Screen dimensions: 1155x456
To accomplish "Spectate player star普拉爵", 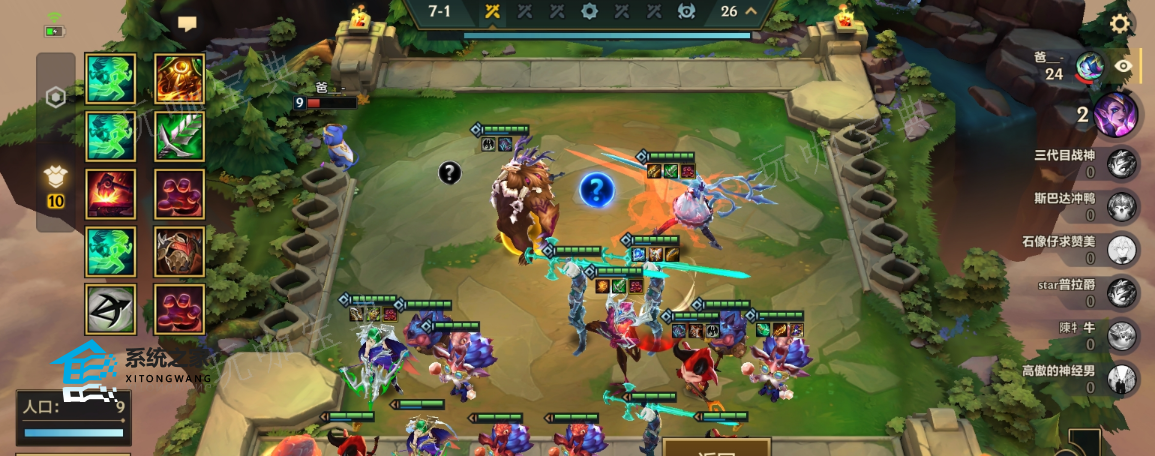I will (x=1122, y=292).
